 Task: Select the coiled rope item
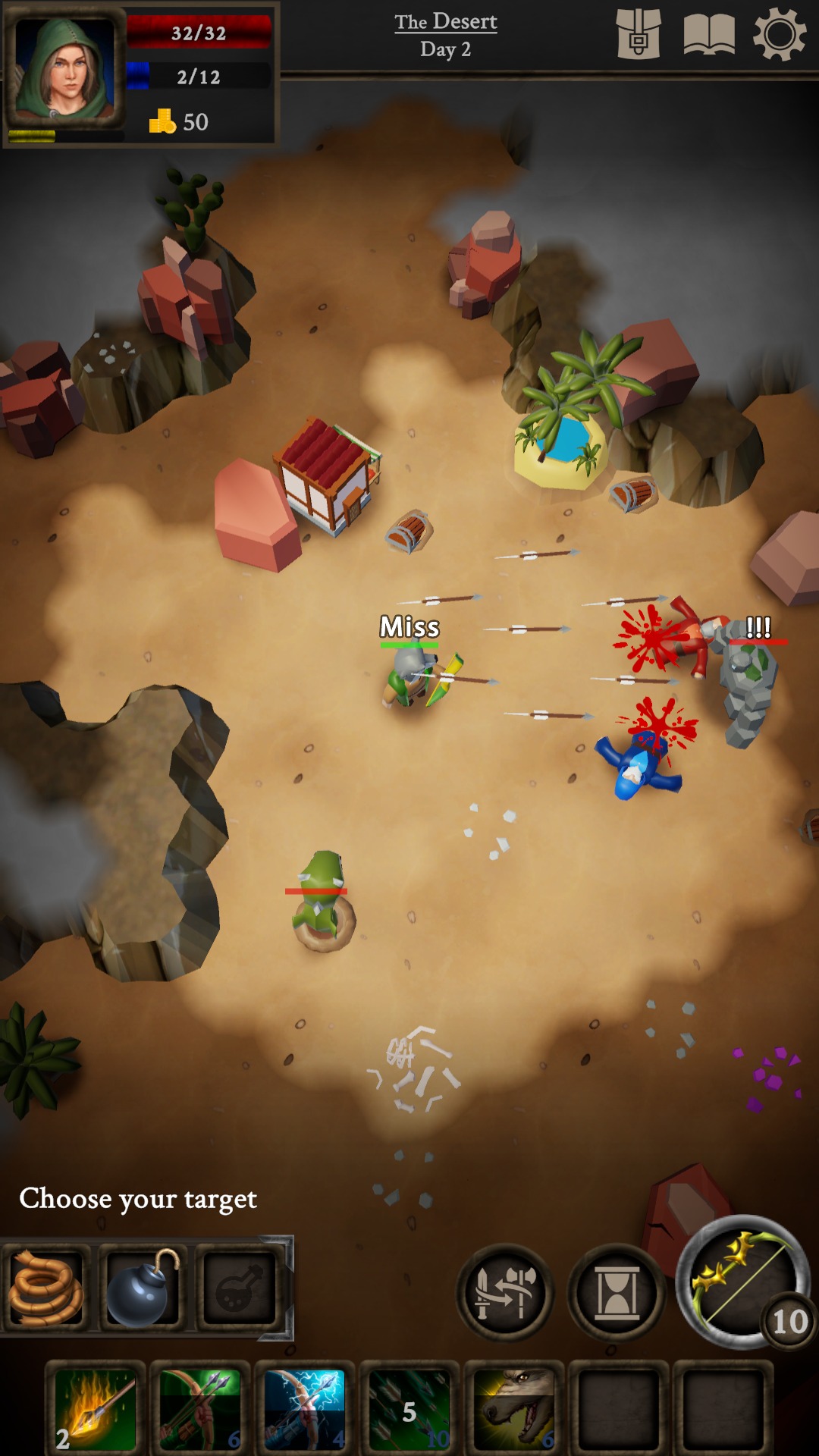point(45,1287)
